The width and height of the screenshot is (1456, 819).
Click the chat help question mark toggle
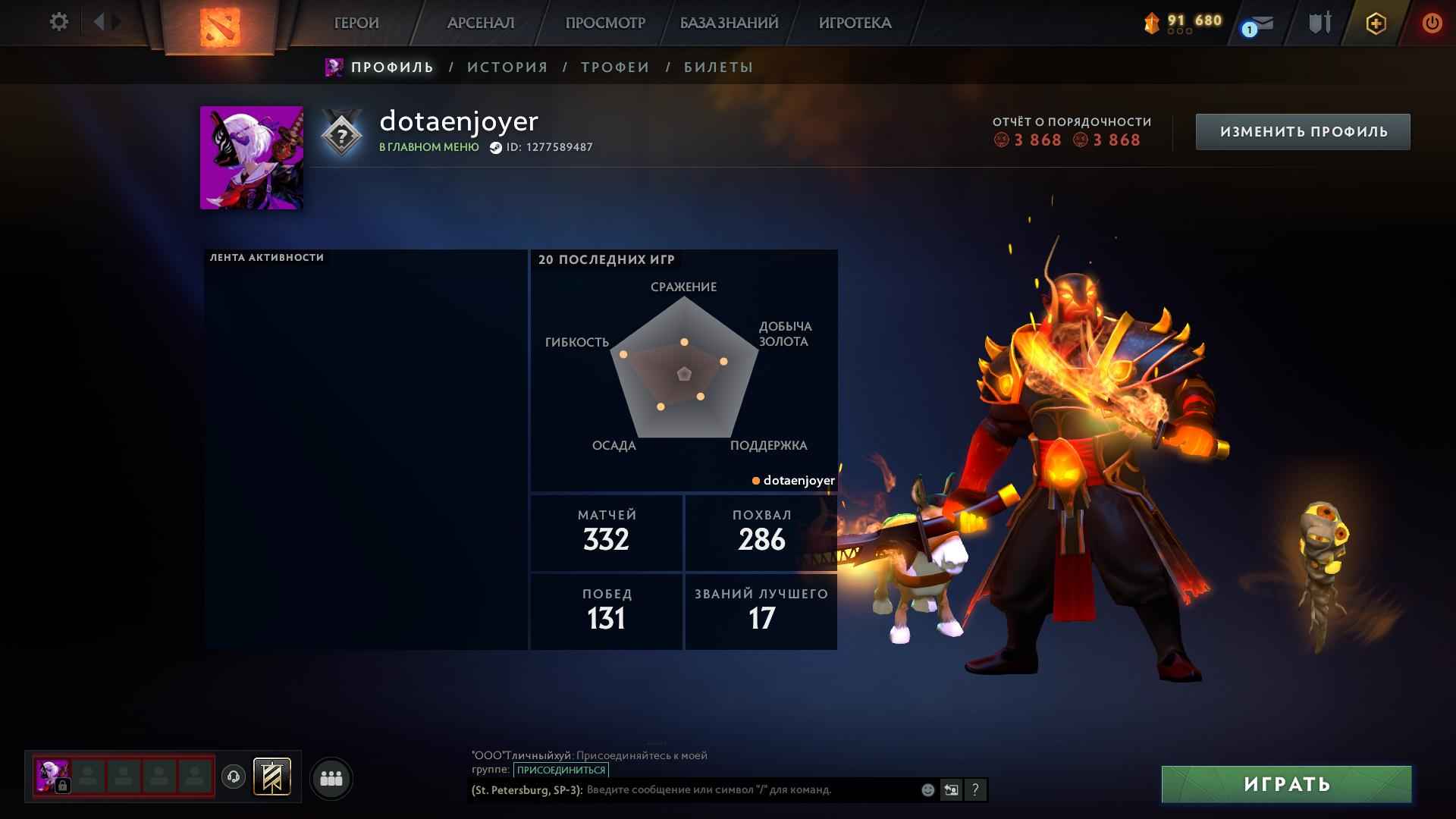[975, 789]
